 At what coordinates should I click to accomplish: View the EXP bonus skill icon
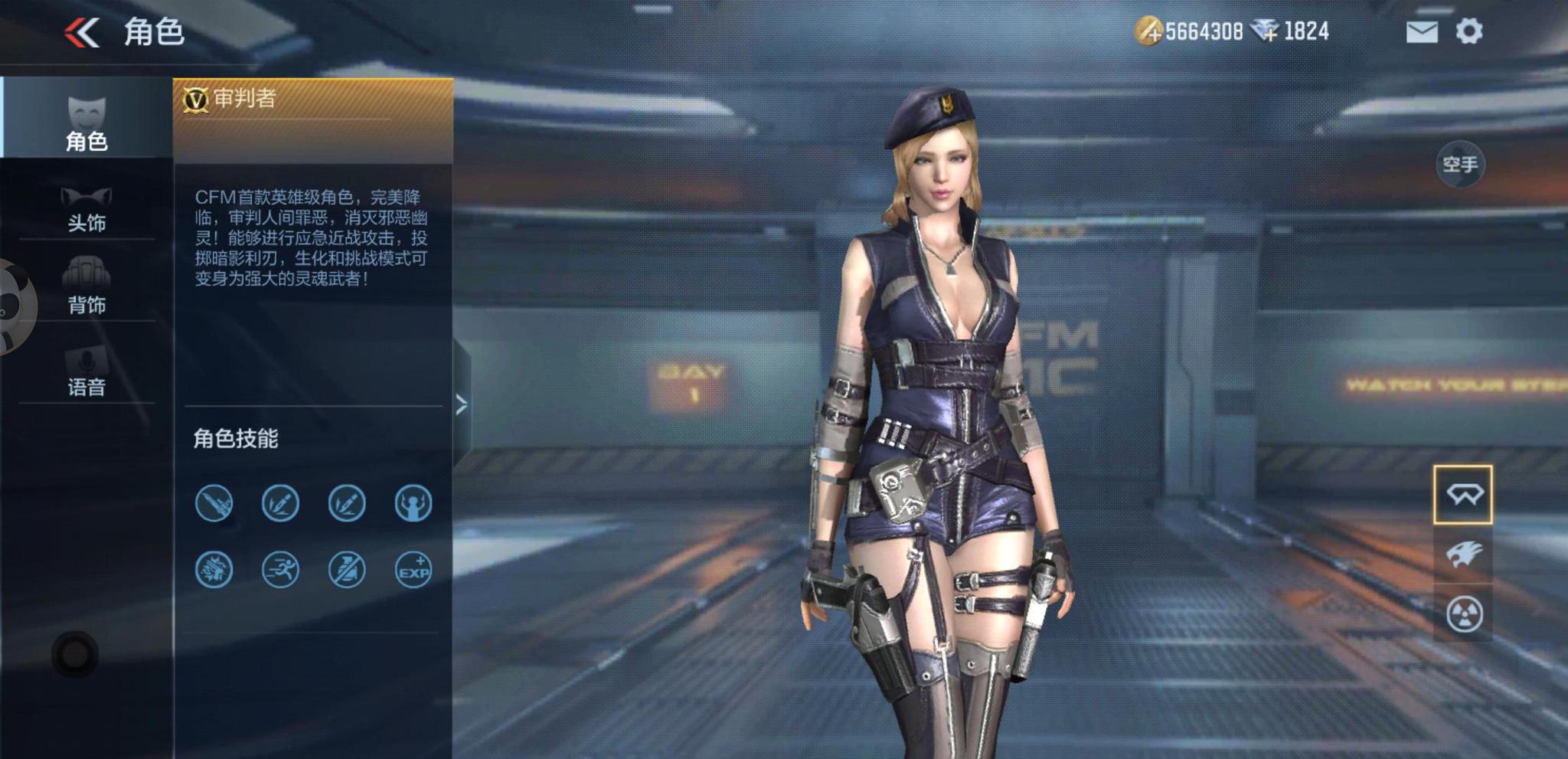click(413, 570)
